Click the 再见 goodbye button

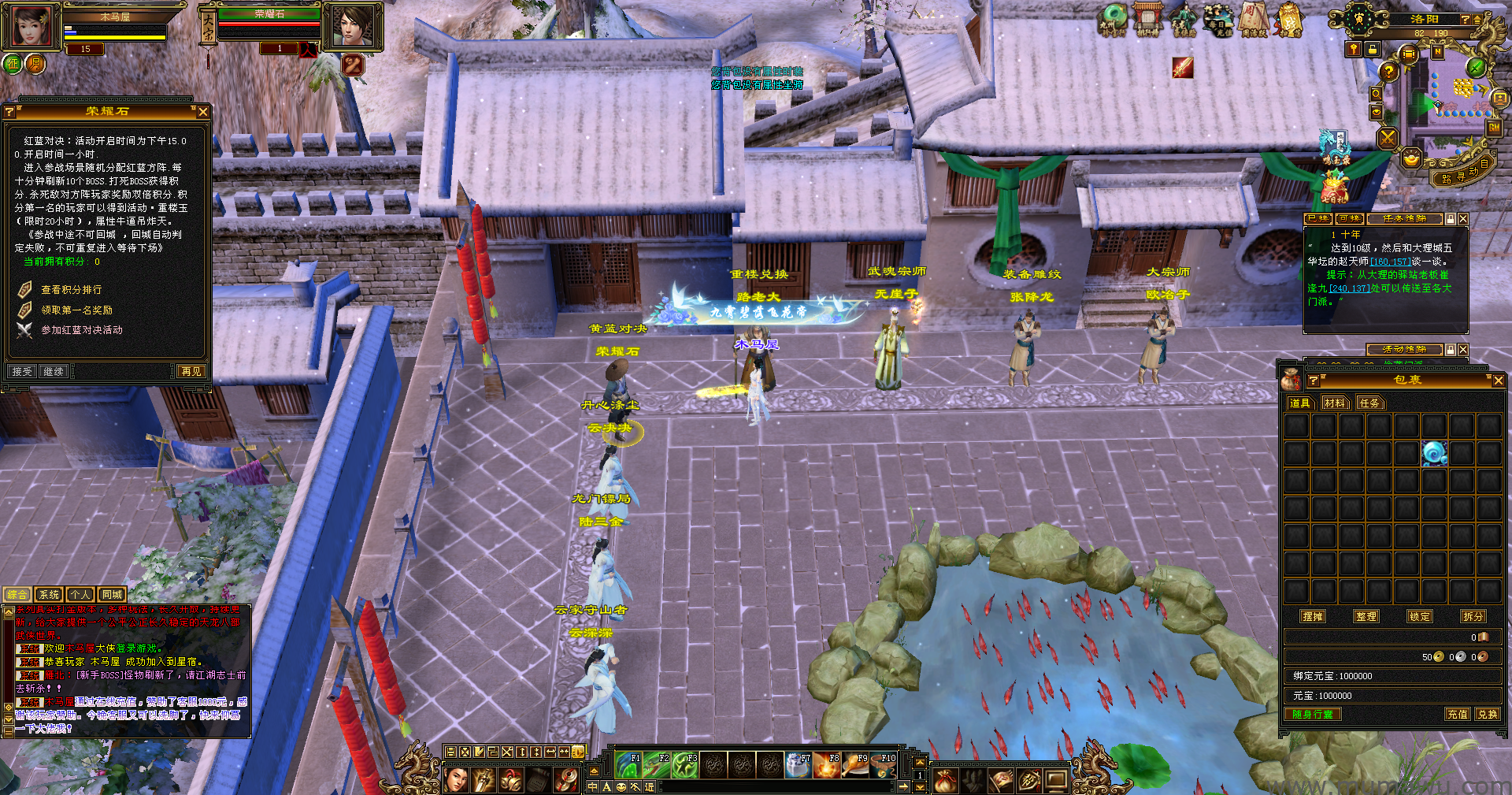pyautogui.click(x=191, y=371)
